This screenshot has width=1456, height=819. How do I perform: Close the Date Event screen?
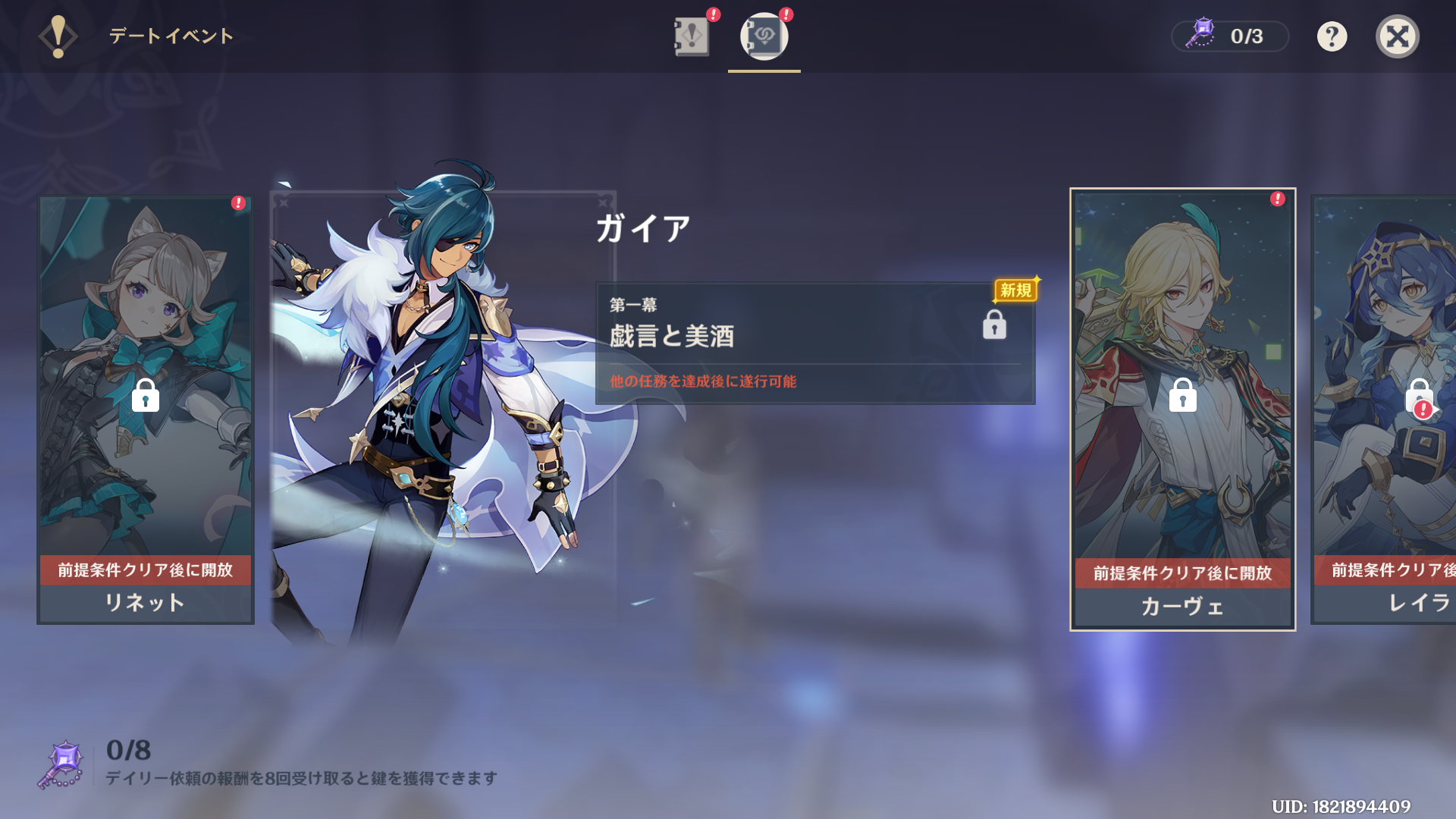pos(1397,36)
